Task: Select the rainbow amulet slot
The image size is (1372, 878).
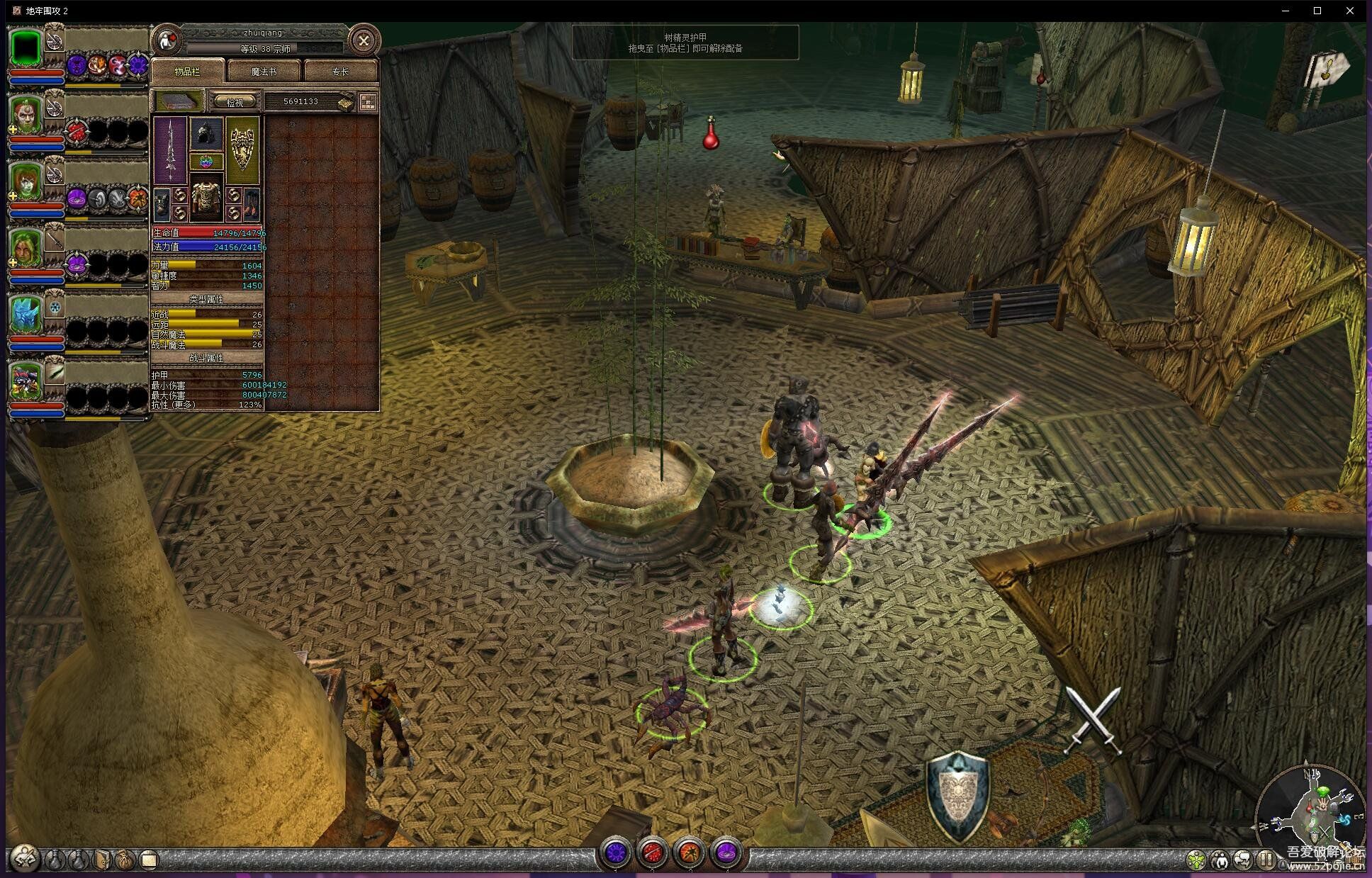Action: pyautogui.click(x=206, y=162)
